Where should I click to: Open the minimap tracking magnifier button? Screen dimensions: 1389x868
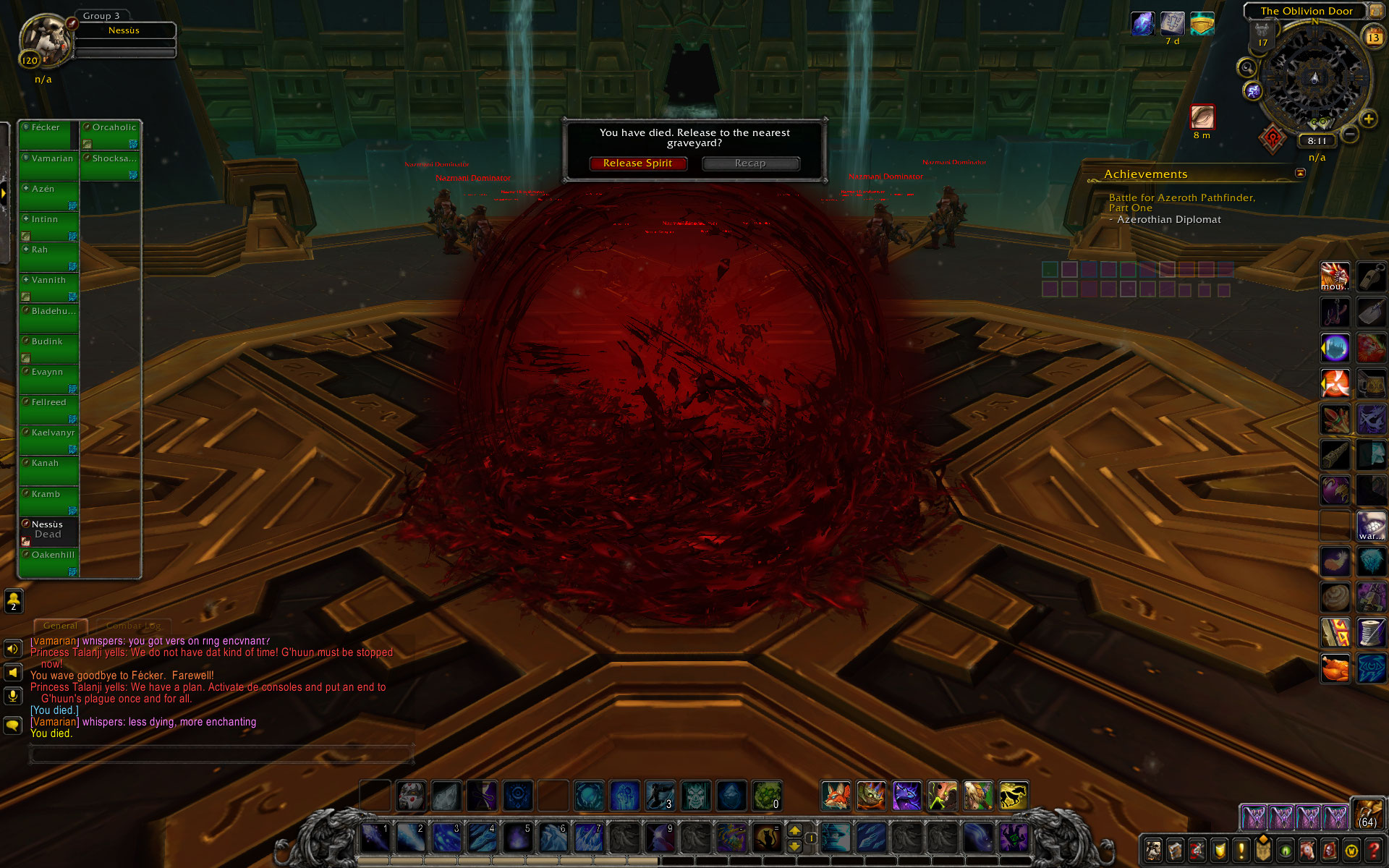[1246, 68]
